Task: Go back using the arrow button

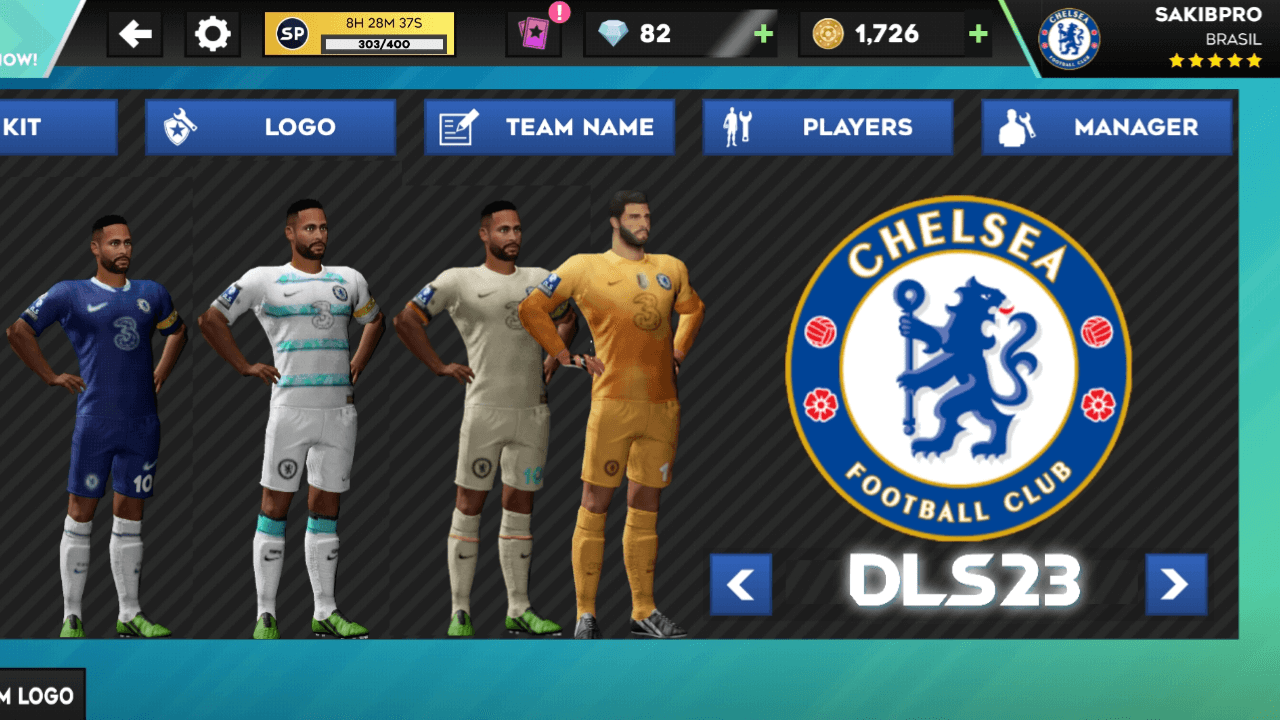Action: [135, 33]
